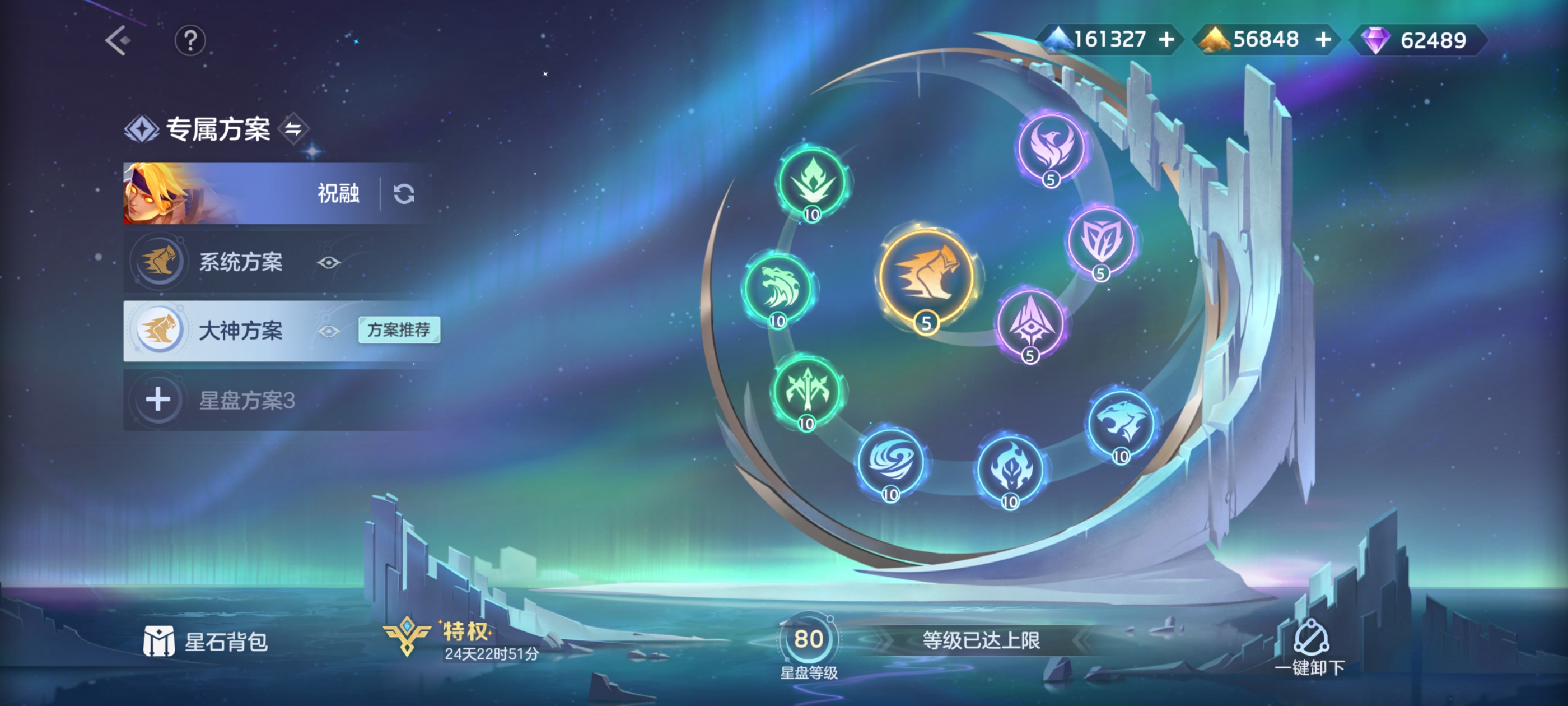Open the 方案推荐 recommendation tag
Screen dimensions: 1568x706
pyautogui.click(x=399, y=329)
